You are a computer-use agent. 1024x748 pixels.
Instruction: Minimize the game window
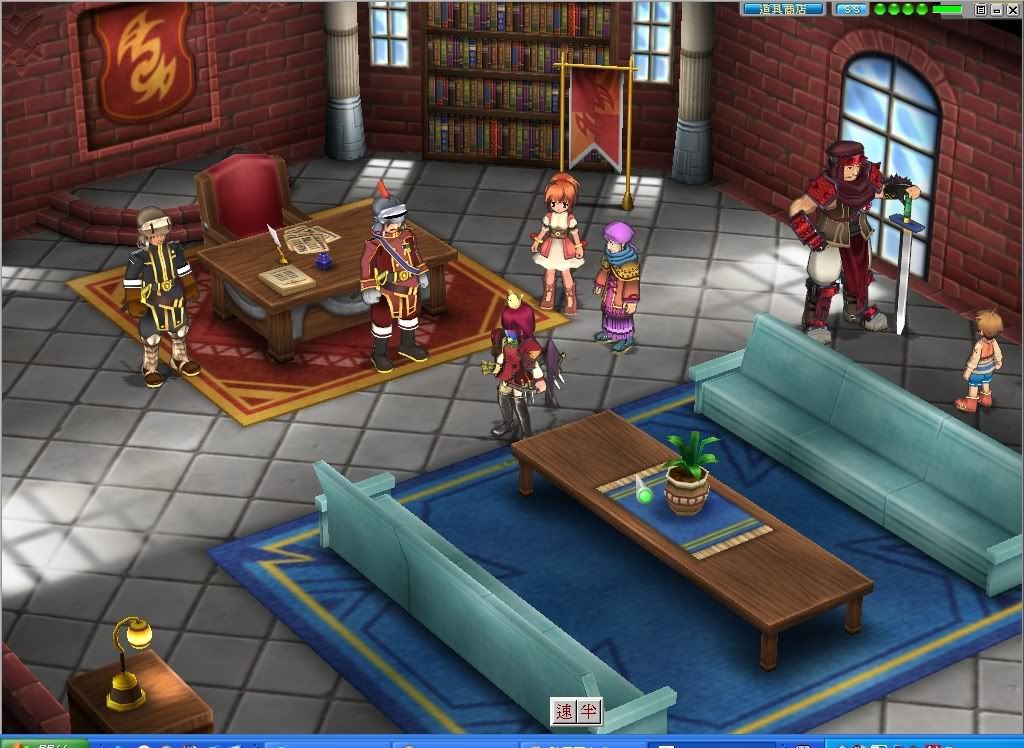996,9
